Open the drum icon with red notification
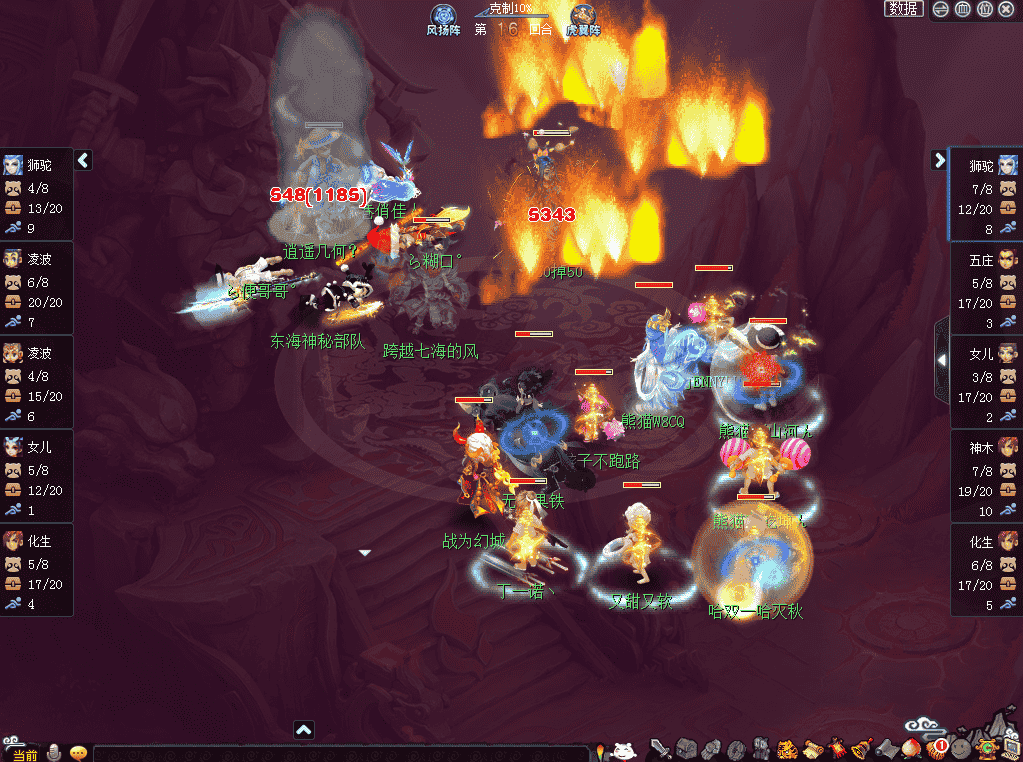1023x762 pixels. (936, 748)
